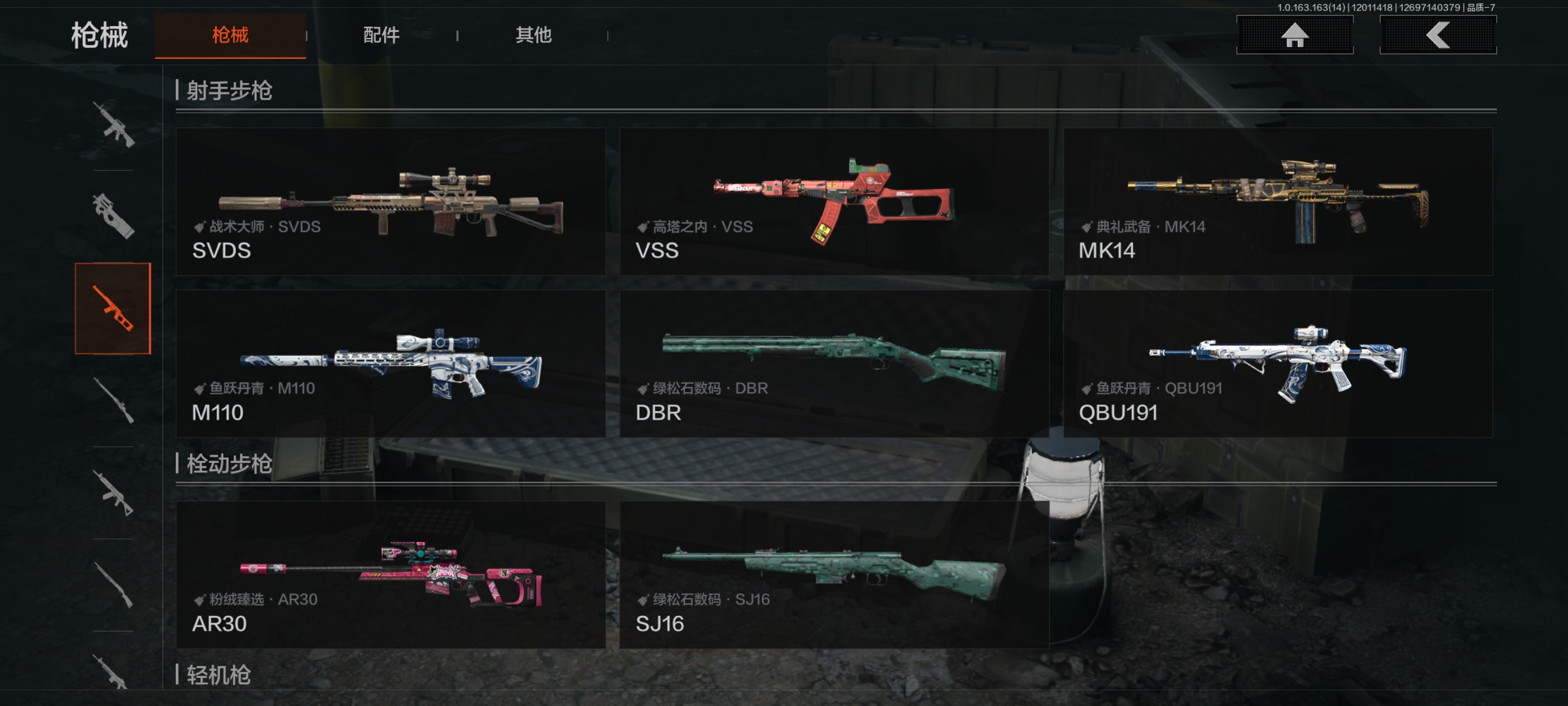Choose the P90-style submachine gun category icon

[x=113, y=216]
